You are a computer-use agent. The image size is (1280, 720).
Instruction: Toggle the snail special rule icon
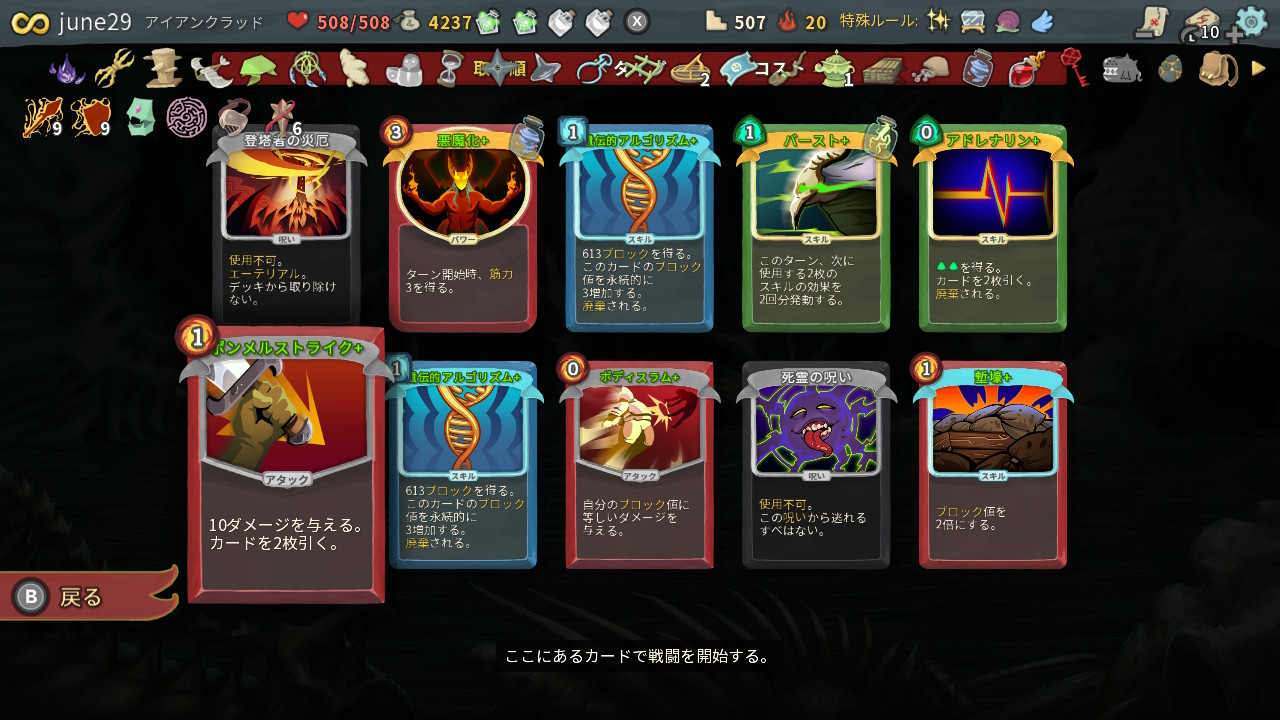(x=1008, y=19)
